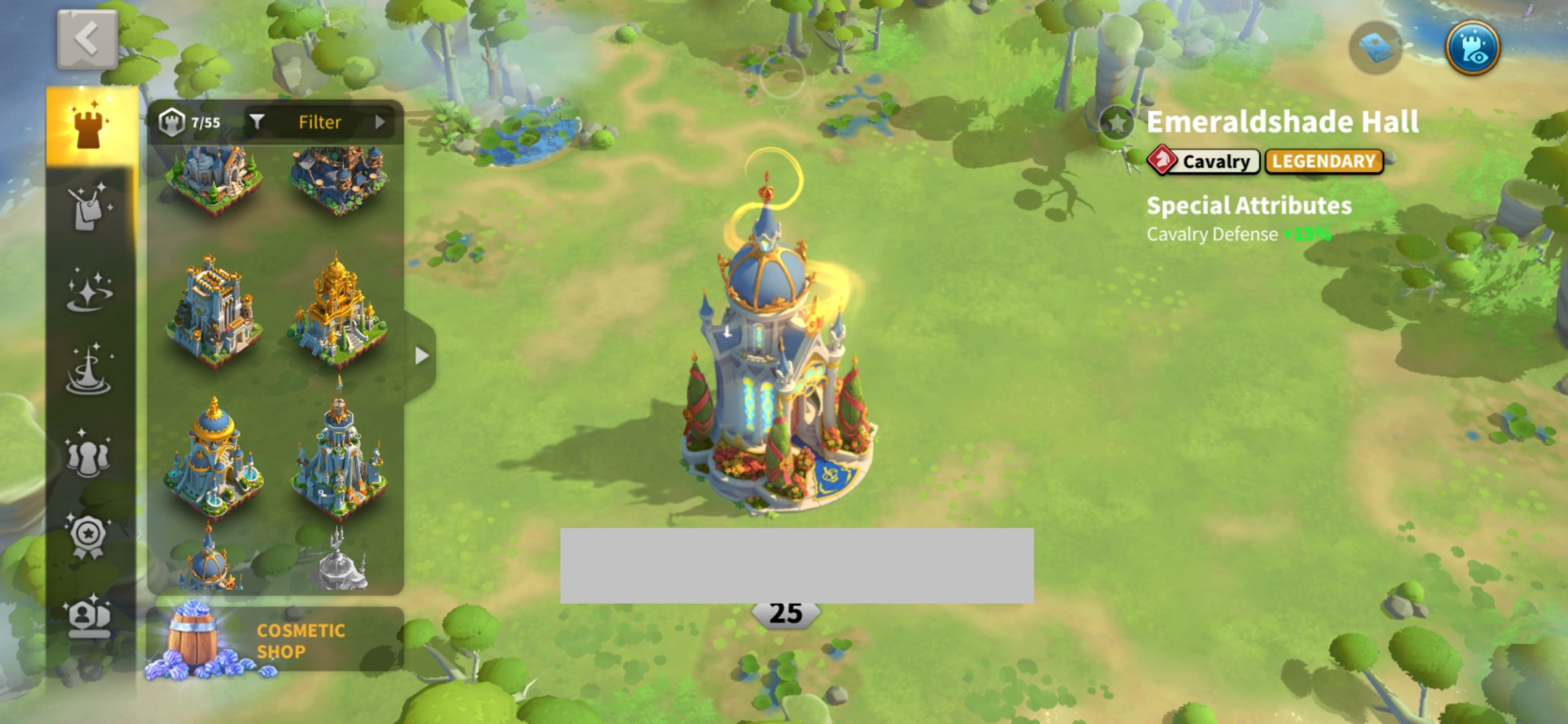Open the blue book icon
The image size is (1568, 724).
pos(1375,48)
